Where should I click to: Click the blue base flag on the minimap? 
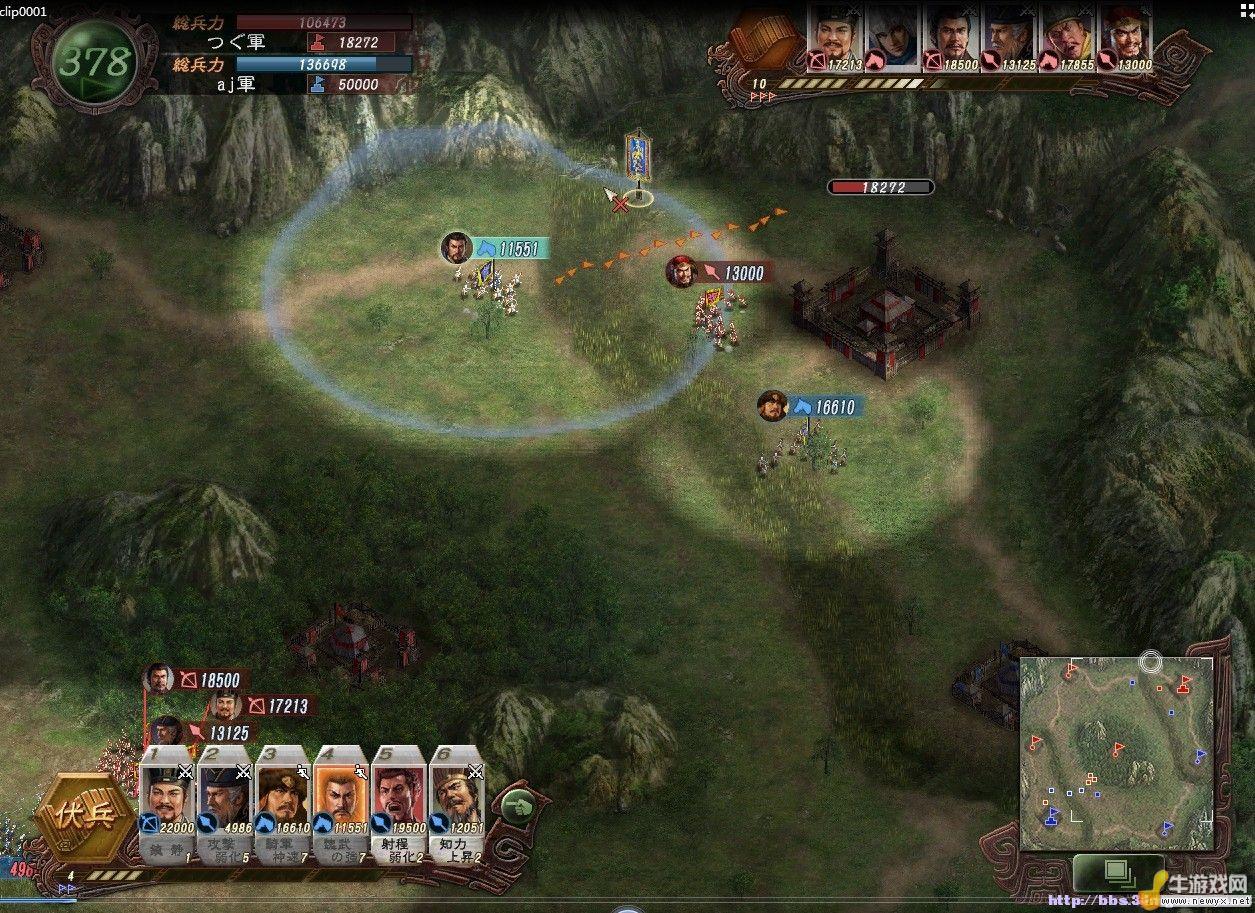pos(1051,815)
